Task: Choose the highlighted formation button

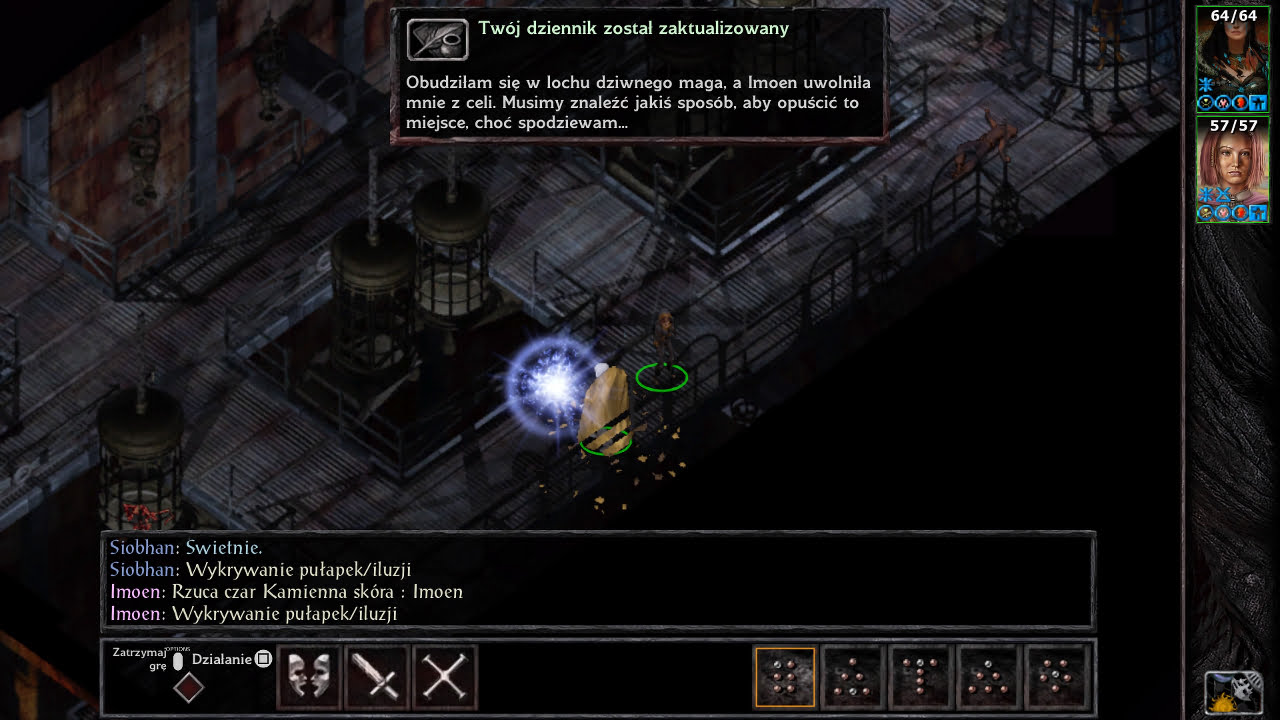Action: (x=785, y=677)
